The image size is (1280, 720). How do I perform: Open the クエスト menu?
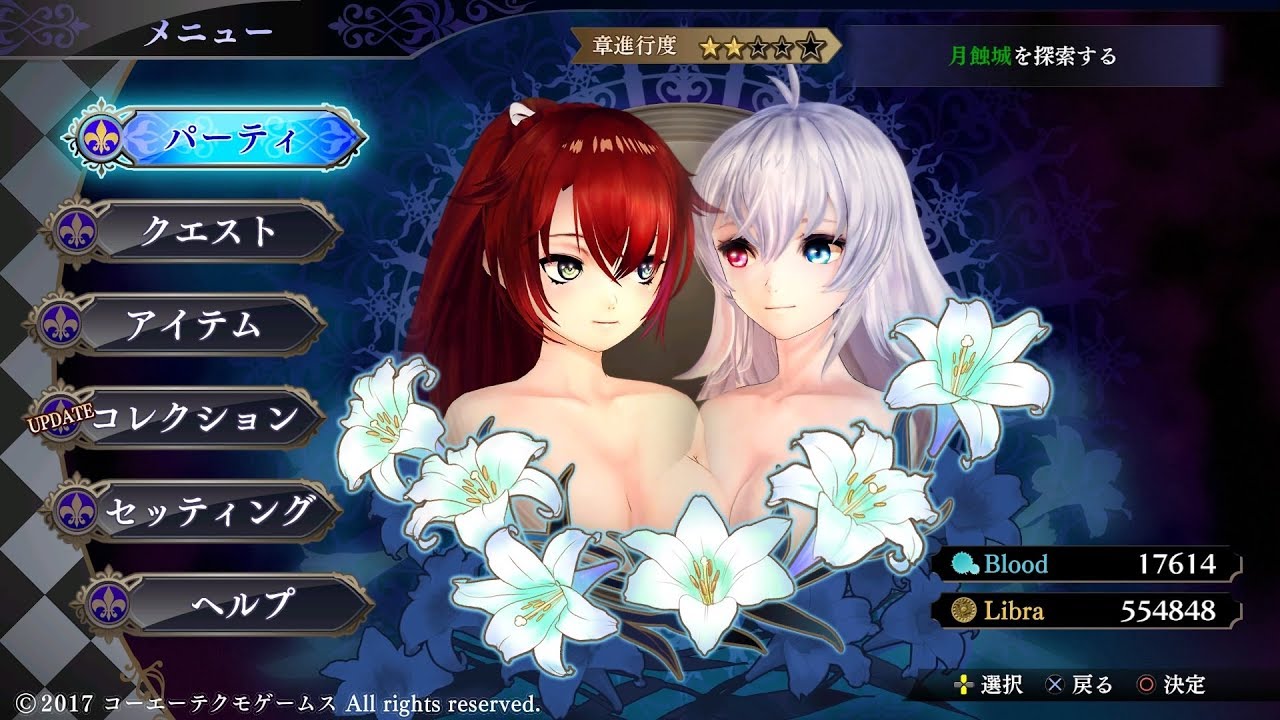208,231
